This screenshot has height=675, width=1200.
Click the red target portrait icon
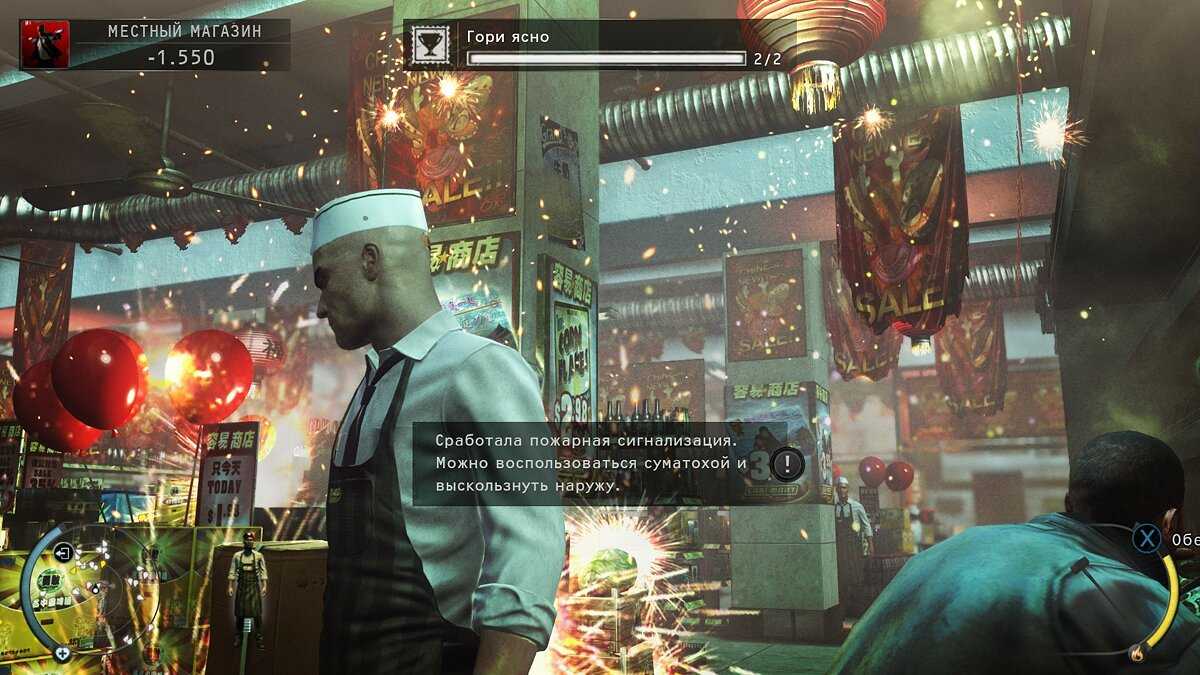[x=45, y=45]
